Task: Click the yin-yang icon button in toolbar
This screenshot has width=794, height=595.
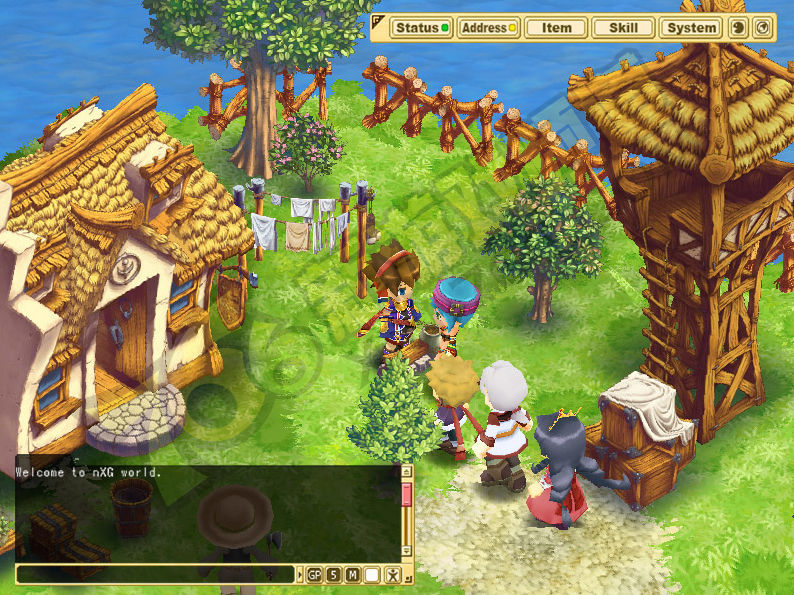Action: pyautogui.click(x=739, y=28)
